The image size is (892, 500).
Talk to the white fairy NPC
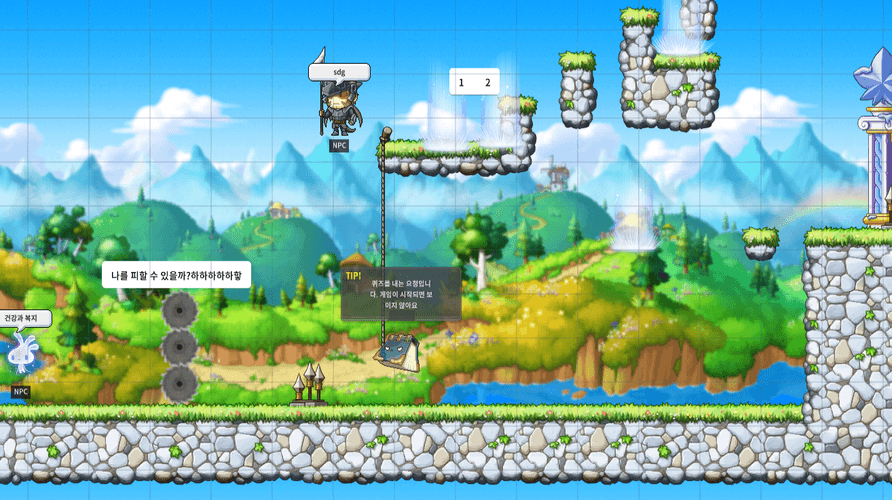pyautogui.click(x=19, y=355)
